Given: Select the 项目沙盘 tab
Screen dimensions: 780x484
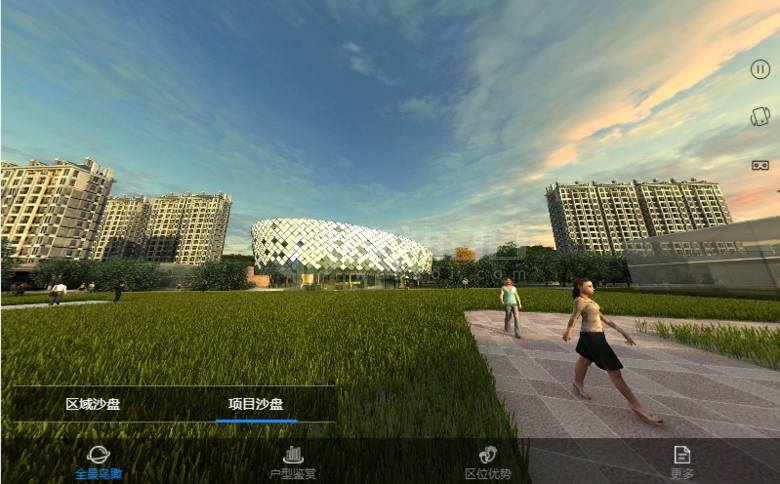Looking at the screenshot, I should pos(256,404).
